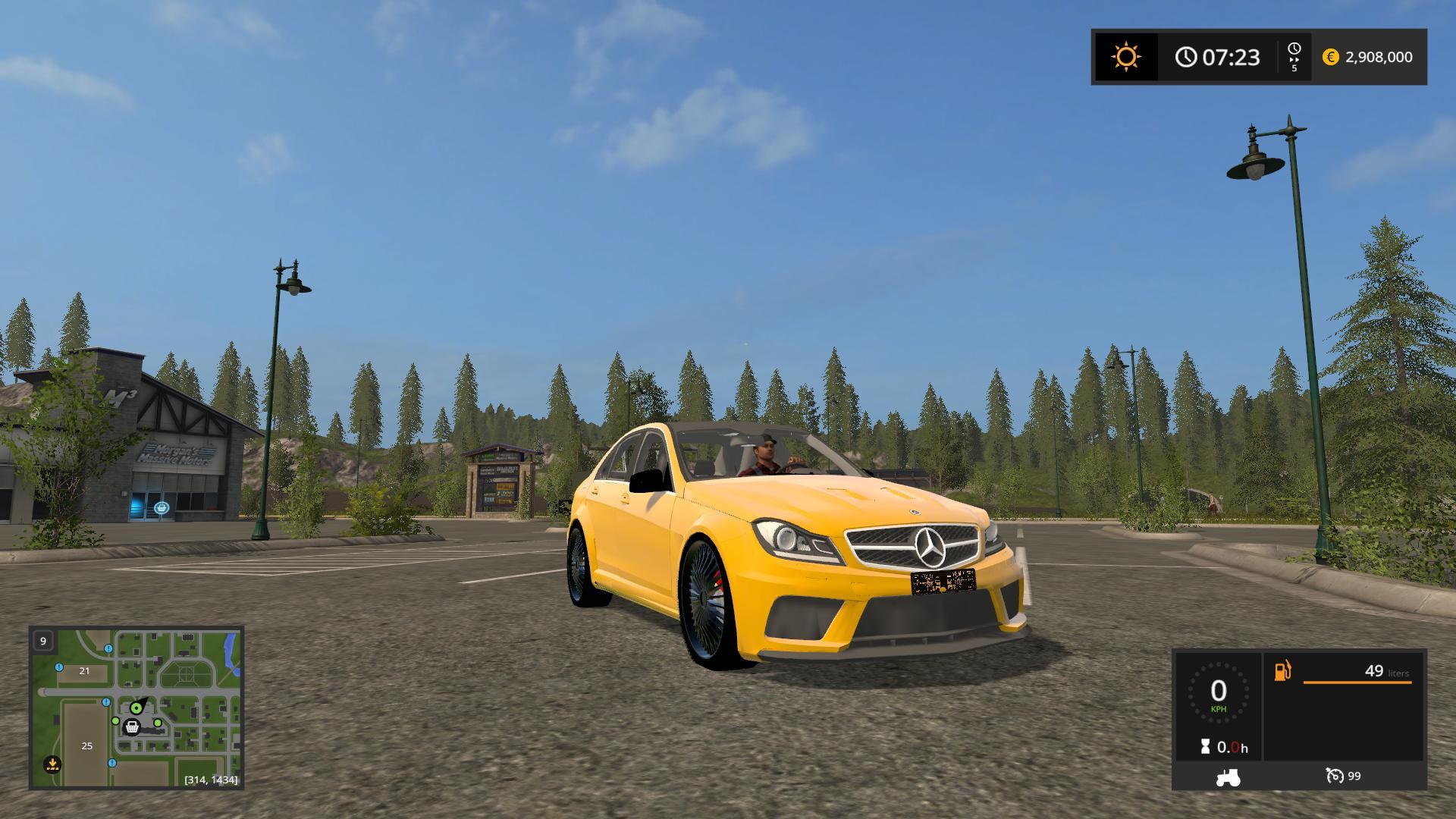Select field 25 on the minimap
Image resolution: width=1456 pixels, height=819 pixels.
86,746
